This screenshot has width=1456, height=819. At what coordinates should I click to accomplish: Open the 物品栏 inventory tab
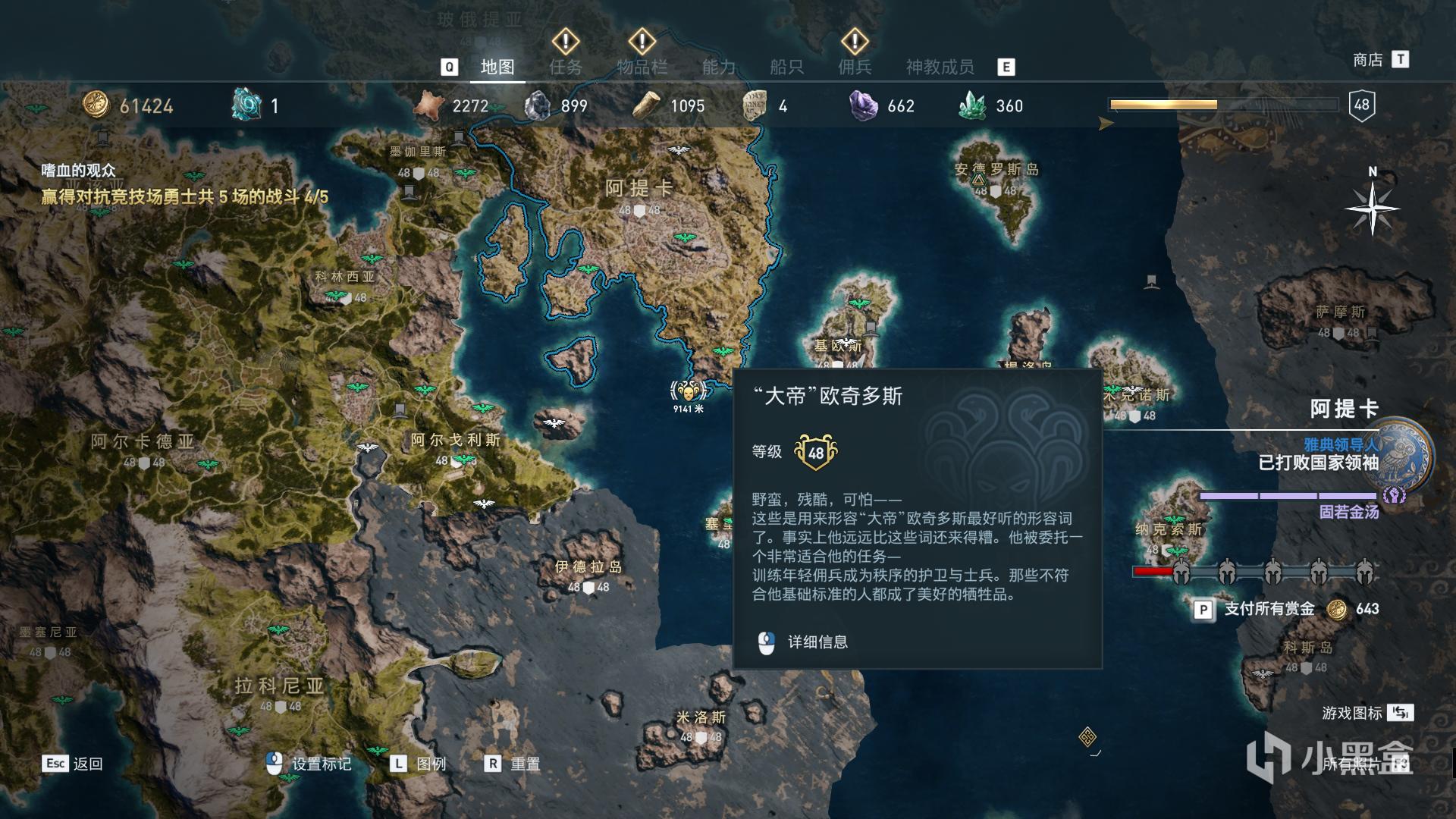pos(642,67)
